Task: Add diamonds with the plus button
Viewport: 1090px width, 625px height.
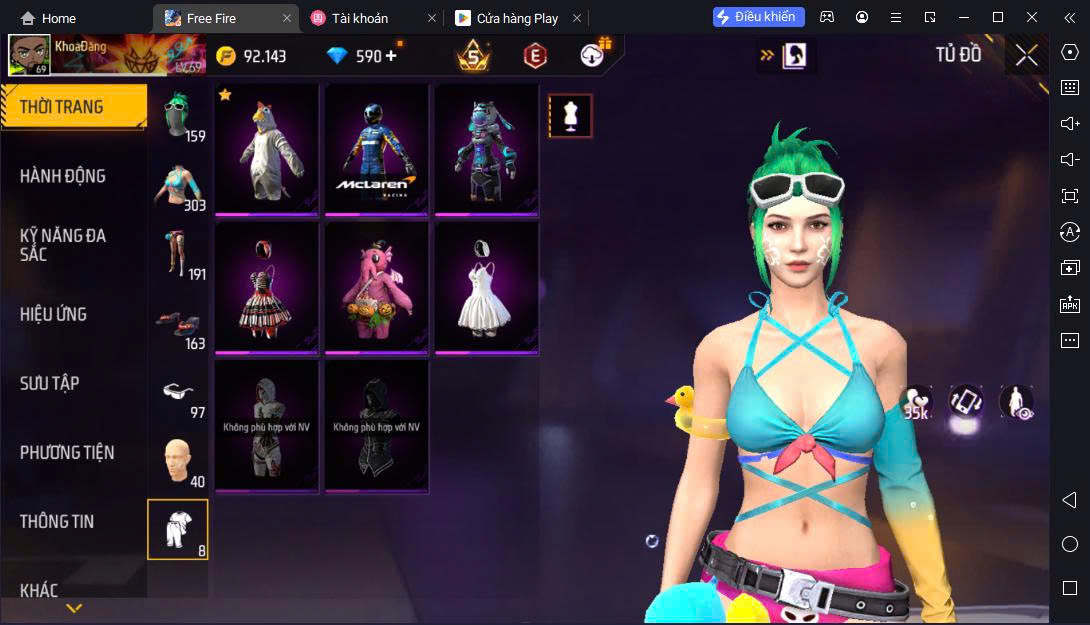Action: pyautogui.click(x=390, y=56)
